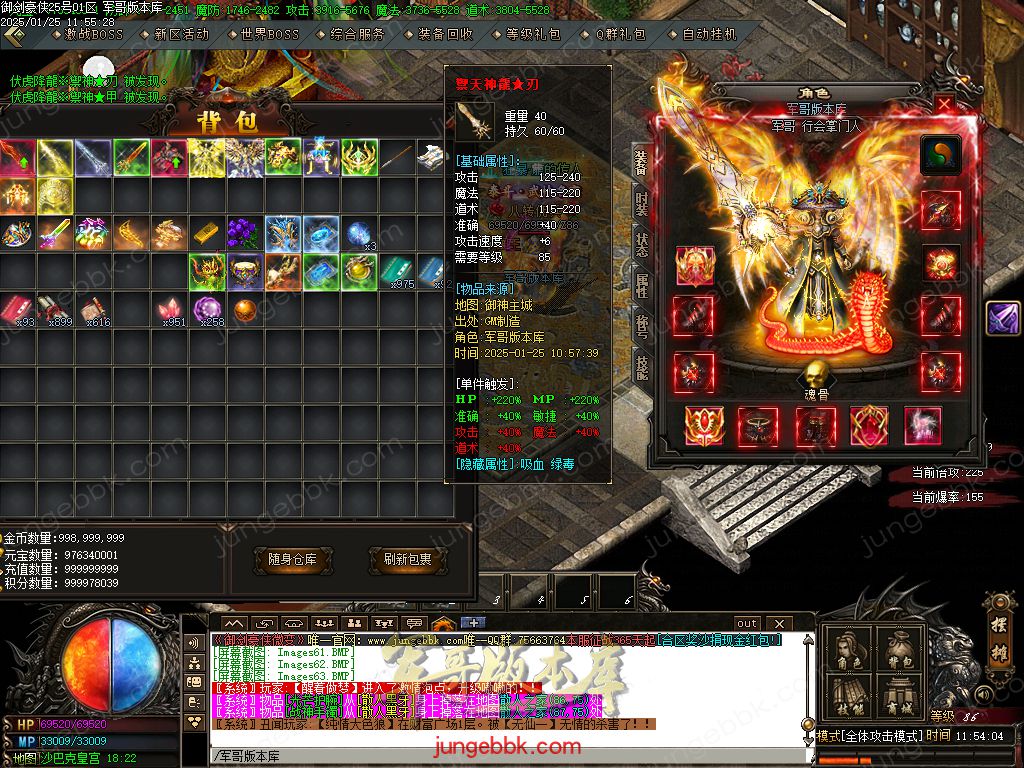Click the 随身仓库 portable warehouse button

292,560
